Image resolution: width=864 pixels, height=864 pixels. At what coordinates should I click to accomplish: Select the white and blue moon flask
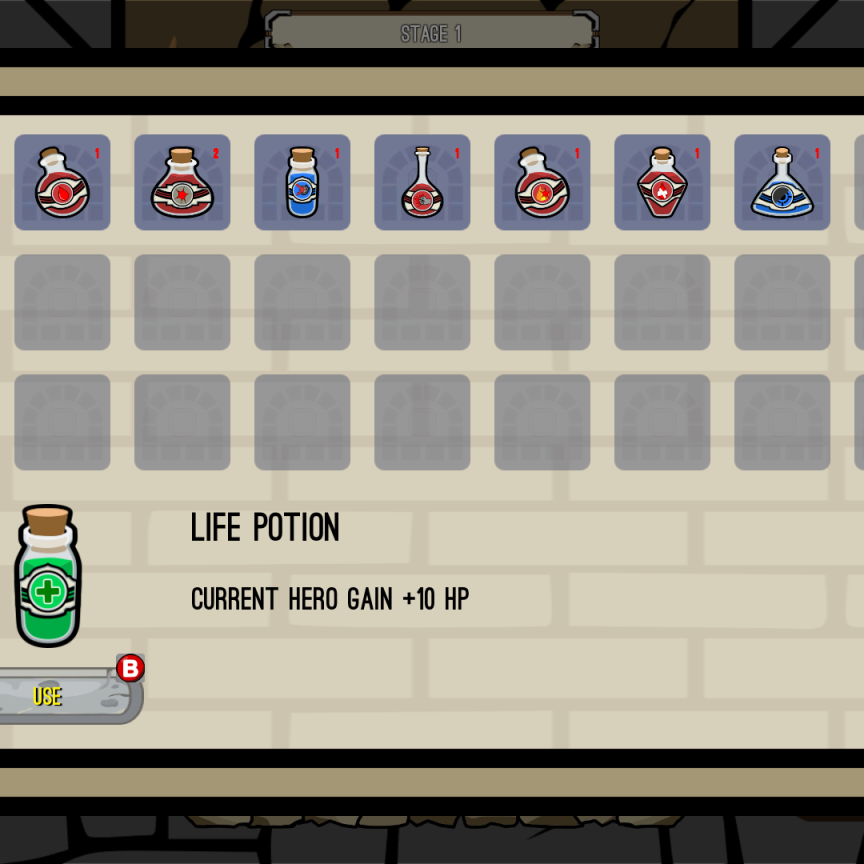pos(782,183)
